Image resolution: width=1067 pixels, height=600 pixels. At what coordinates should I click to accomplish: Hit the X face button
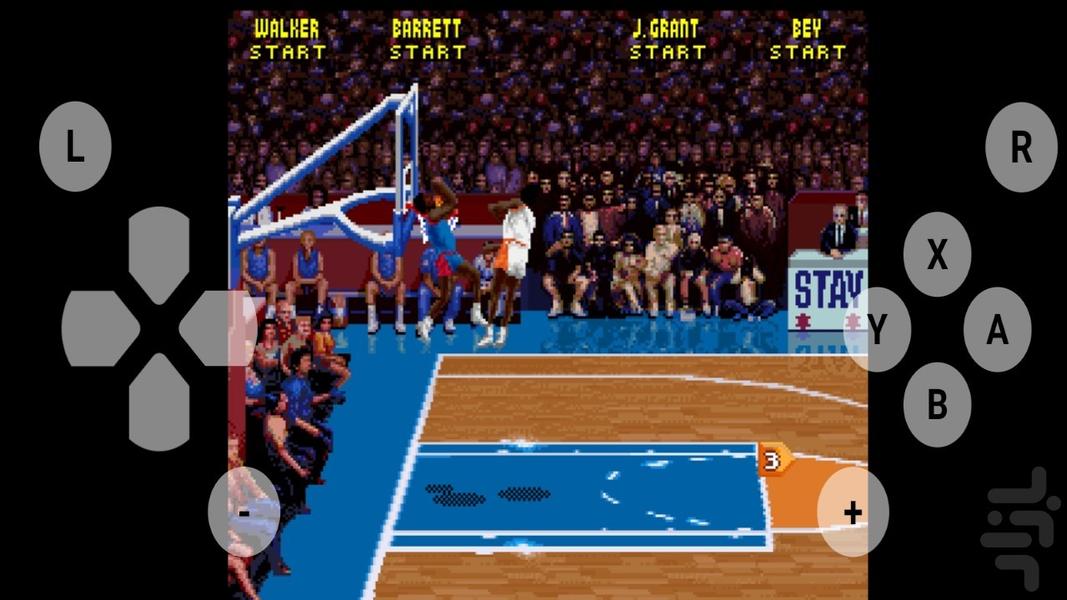pyautogui.click(x=937, y=255)
